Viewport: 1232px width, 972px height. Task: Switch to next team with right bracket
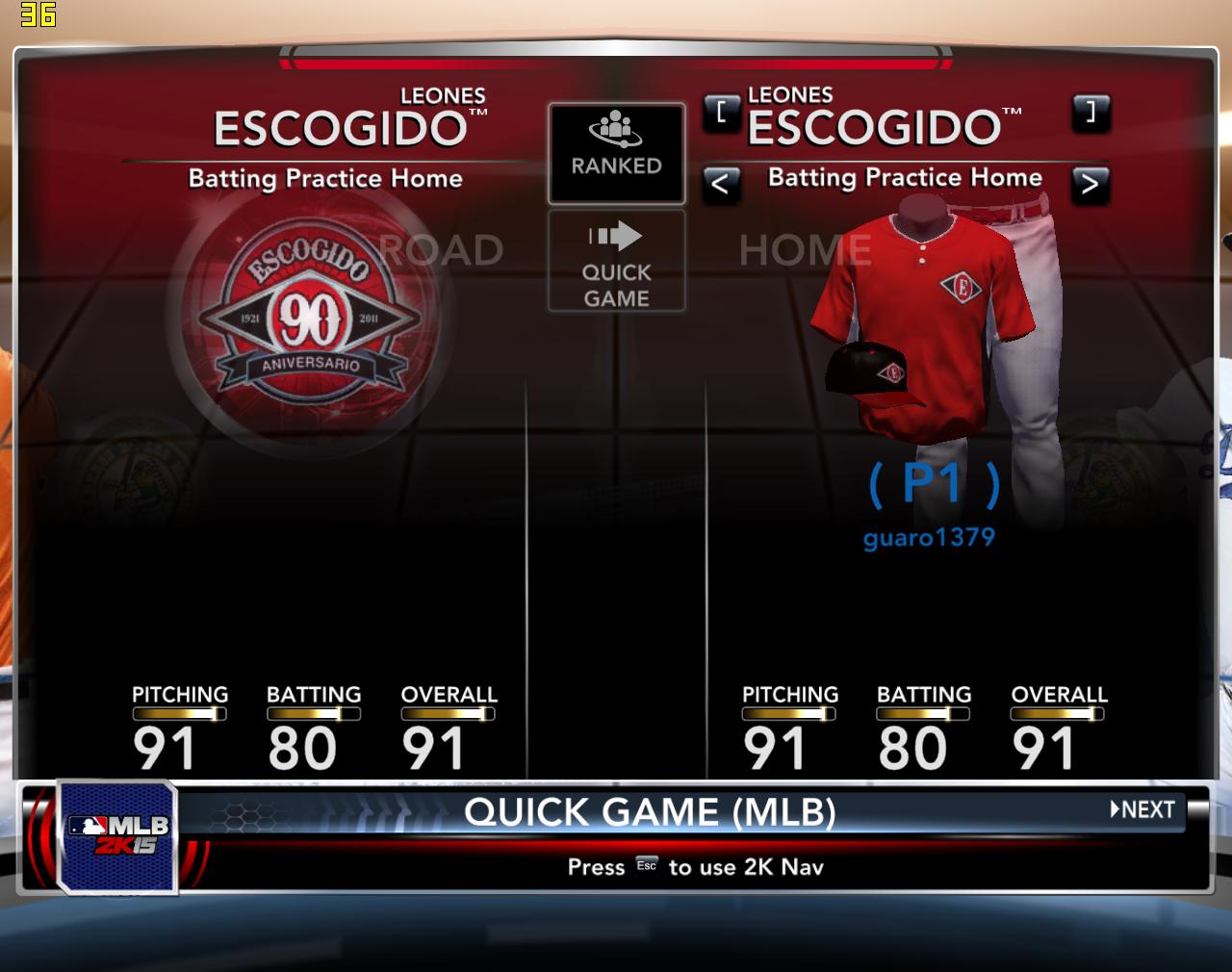tap(1091, 113)
